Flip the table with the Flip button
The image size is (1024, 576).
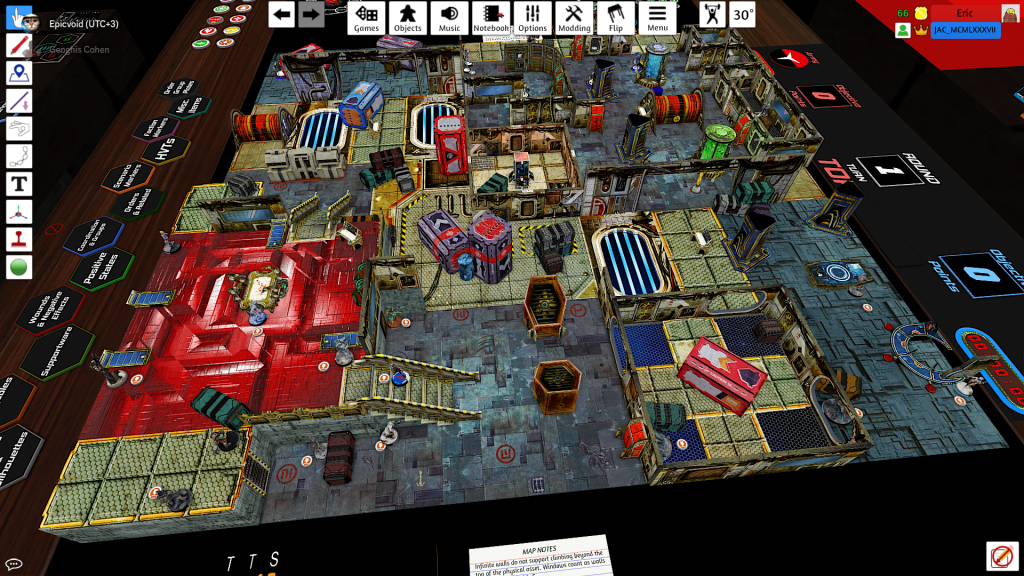(x=615, y=17)
